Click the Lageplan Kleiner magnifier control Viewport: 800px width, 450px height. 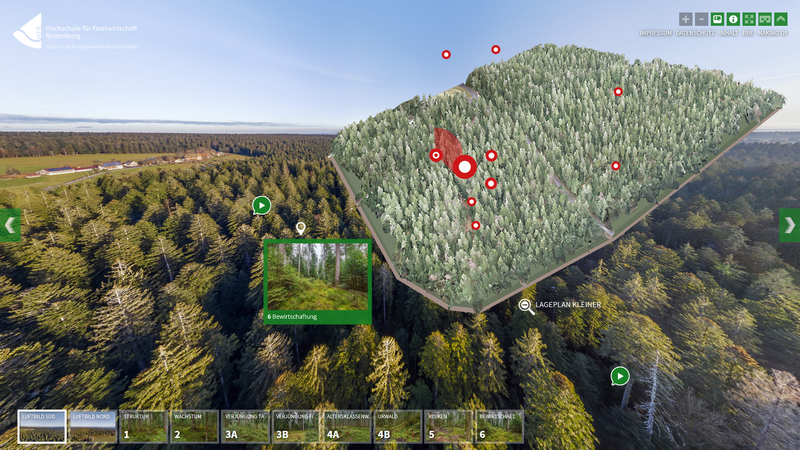click(527, 305)
